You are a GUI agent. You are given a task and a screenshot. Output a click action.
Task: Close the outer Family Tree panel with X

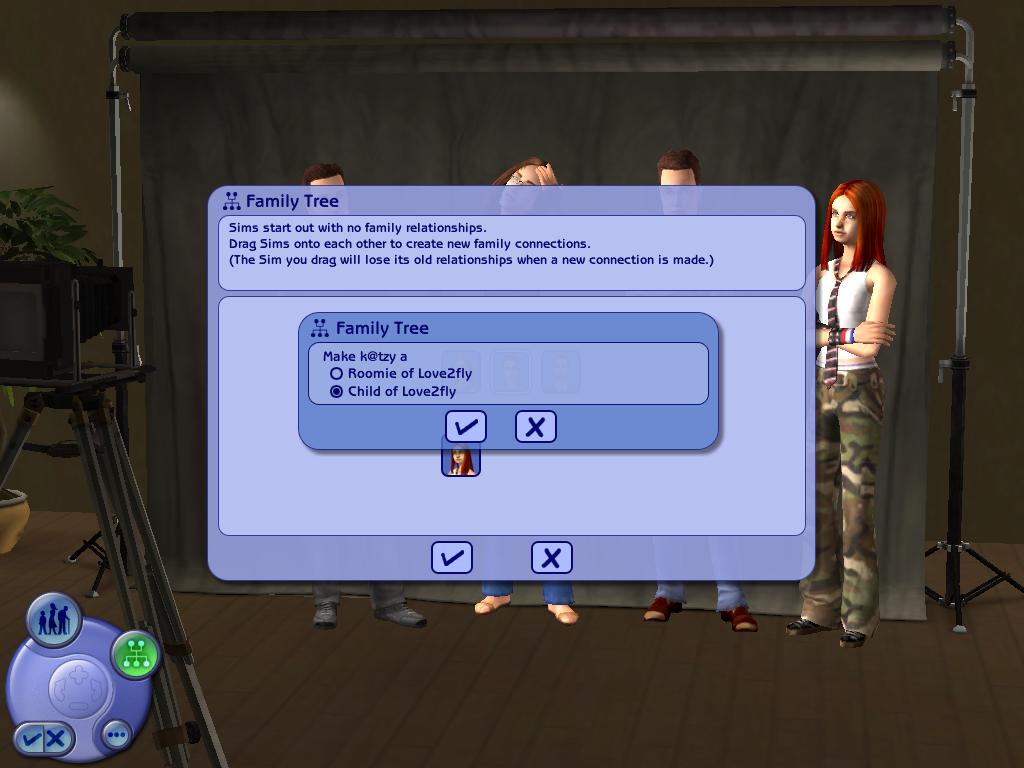click(551, 558)
